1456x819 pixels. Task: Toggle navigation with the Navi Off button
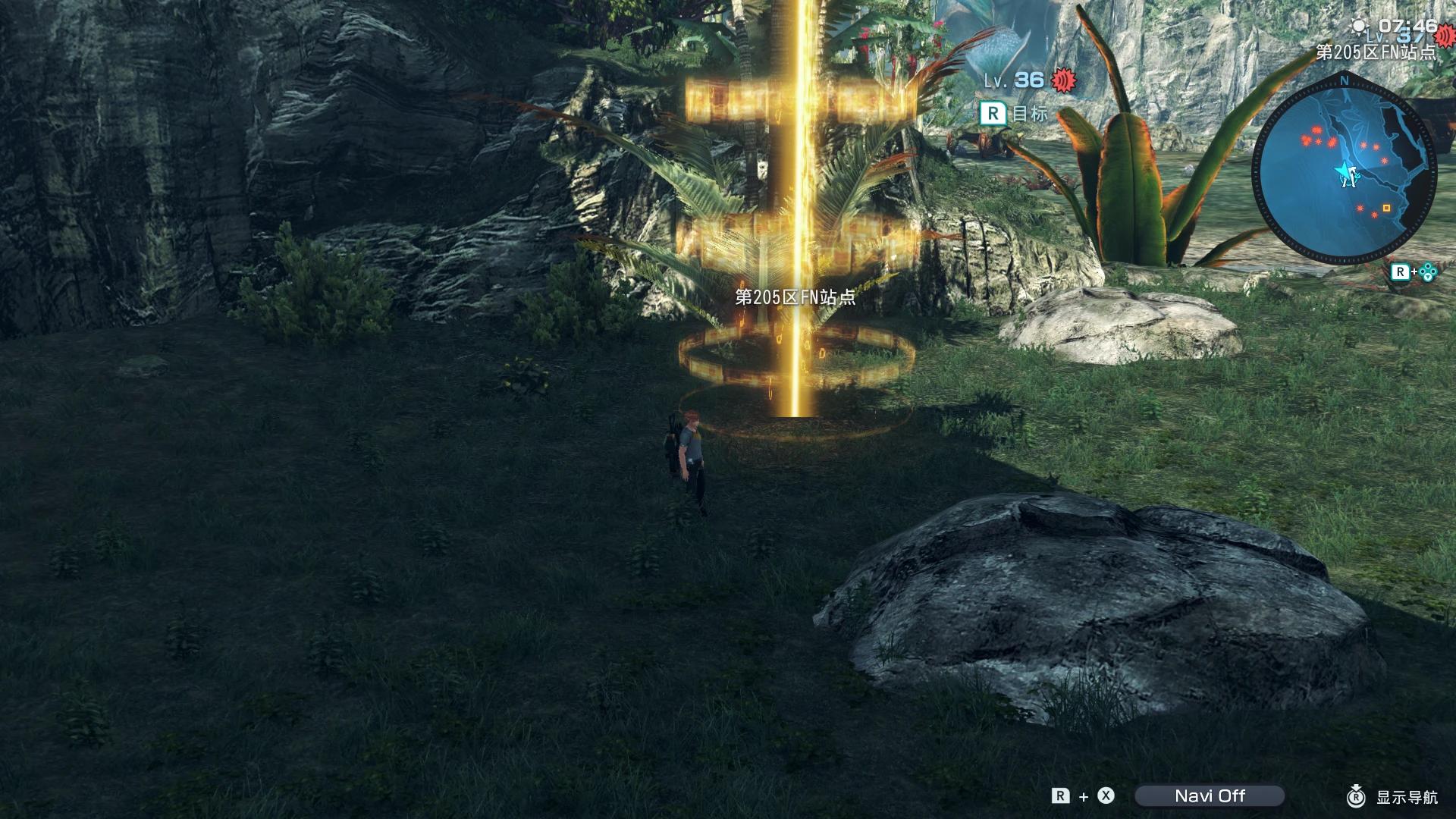(x=1209, y=796)
